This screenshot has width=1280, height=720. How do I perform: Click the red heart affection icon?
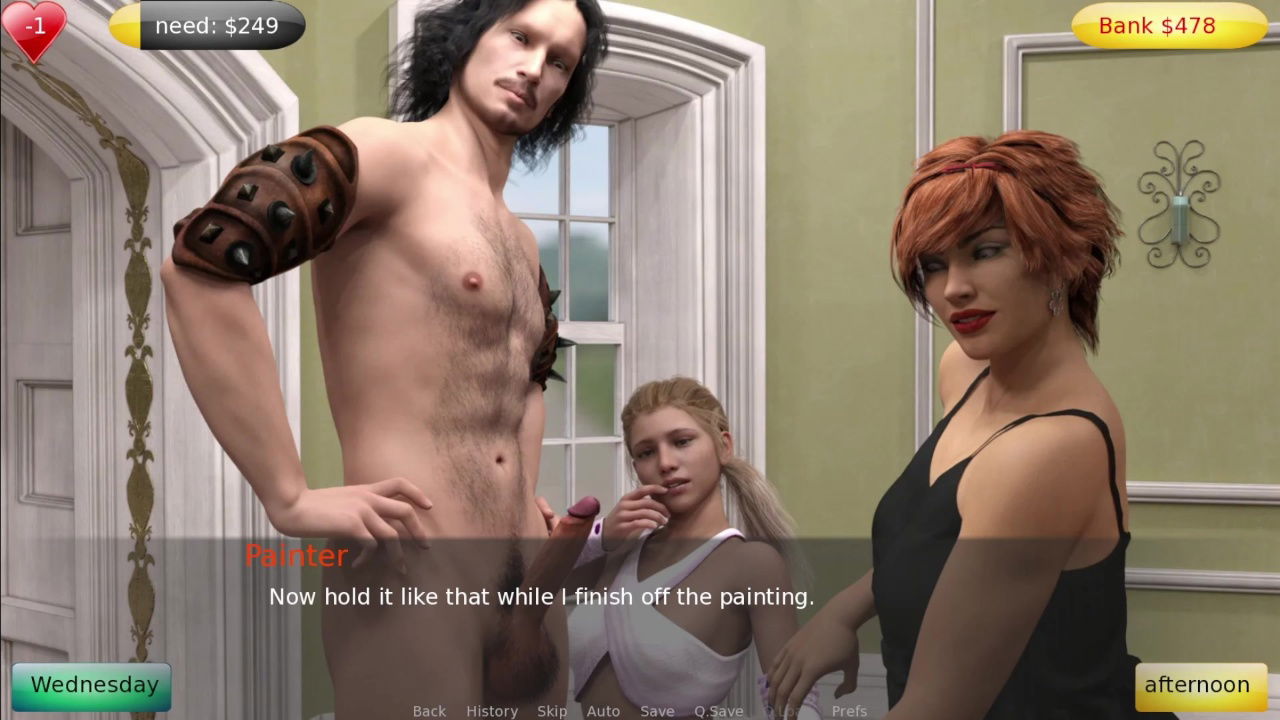tap(36, 30)
